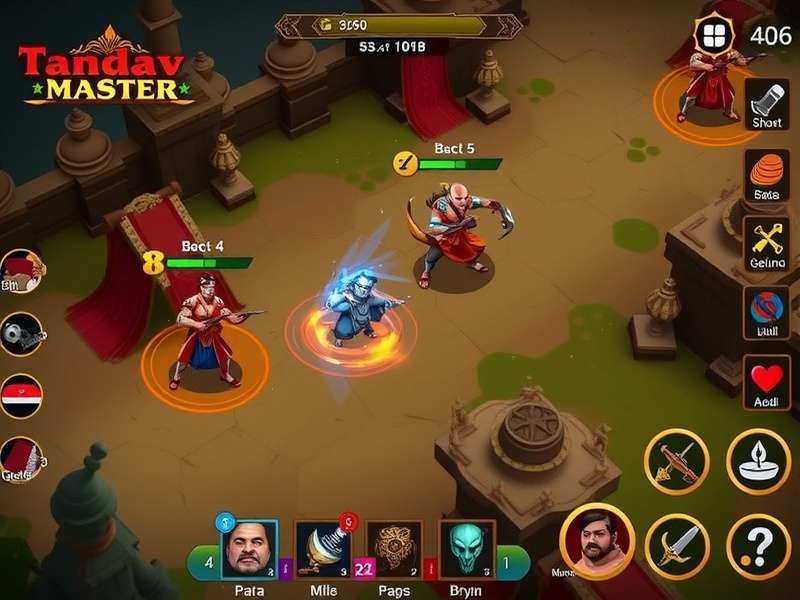Activate the red and blue swirl icon
This screenshot has width=800, height=600.
(x=767, y=312)
